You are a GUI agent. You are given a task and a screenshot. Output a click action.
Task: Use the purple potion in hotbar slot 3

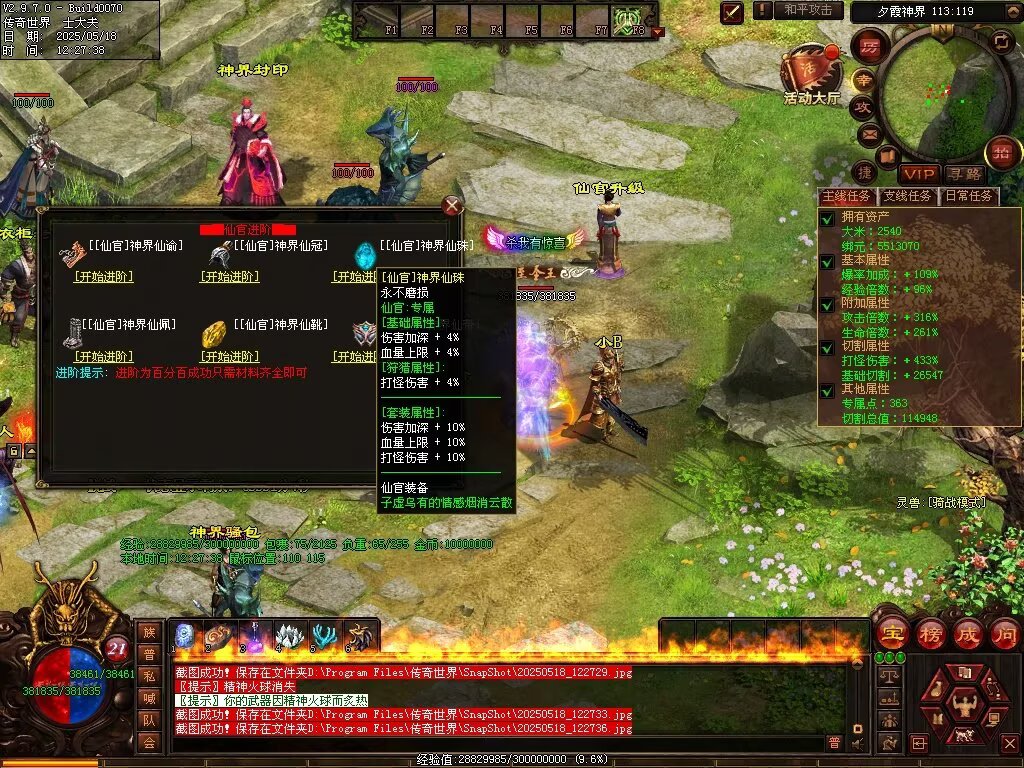point(256,637)
